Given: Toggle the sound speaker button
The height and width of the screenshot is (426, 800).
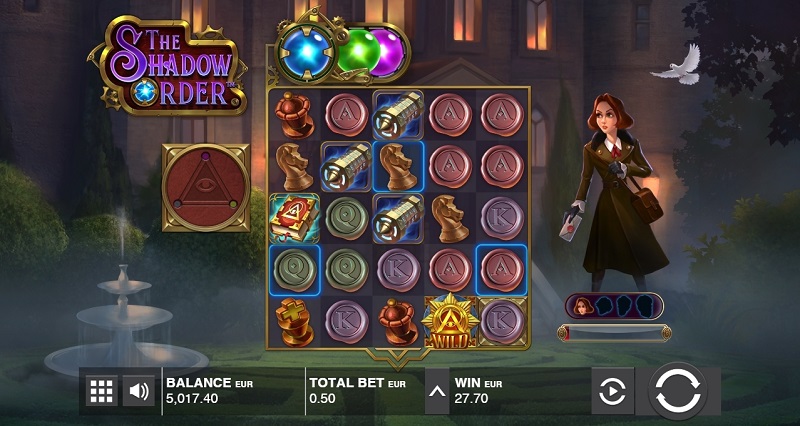Looking at the screenshot, I should [x=137, y=391].
